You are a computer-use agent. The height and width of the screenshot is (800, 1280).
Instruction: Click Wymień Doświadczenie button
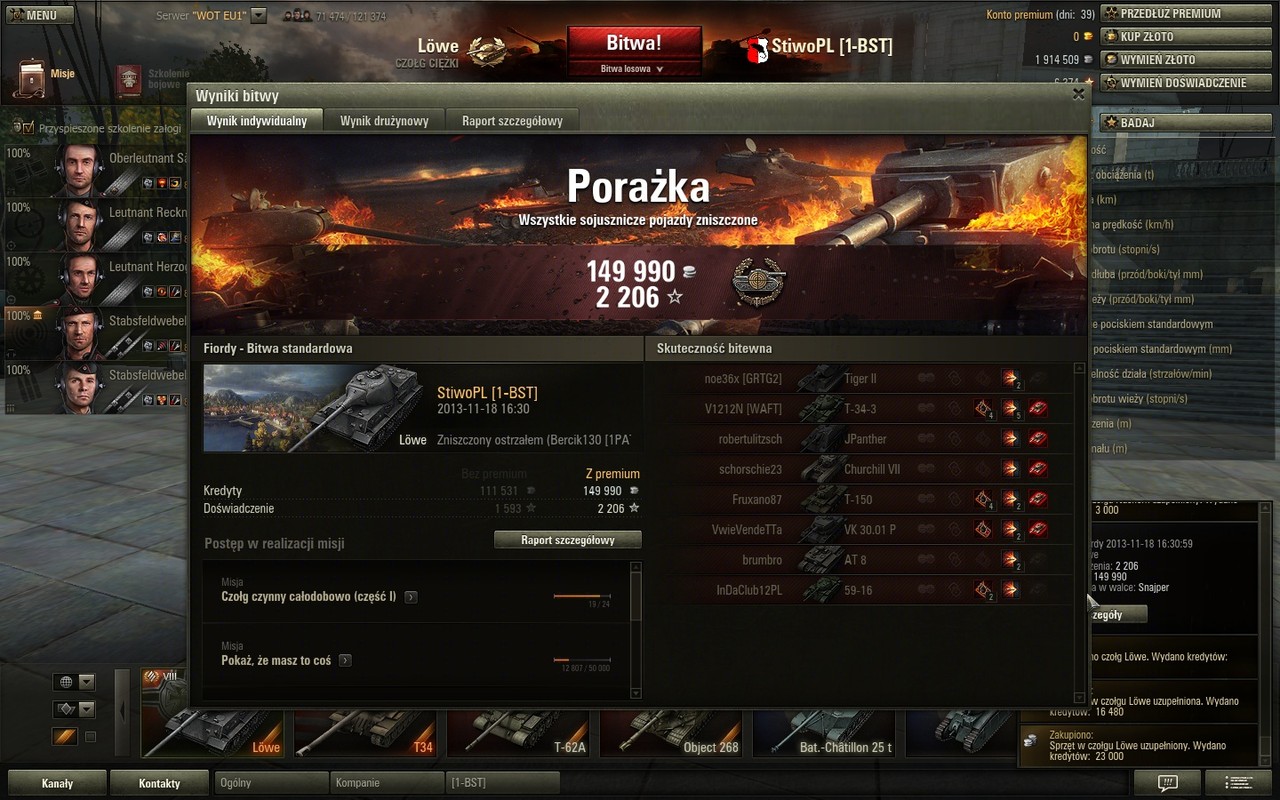pos(1171,83)
